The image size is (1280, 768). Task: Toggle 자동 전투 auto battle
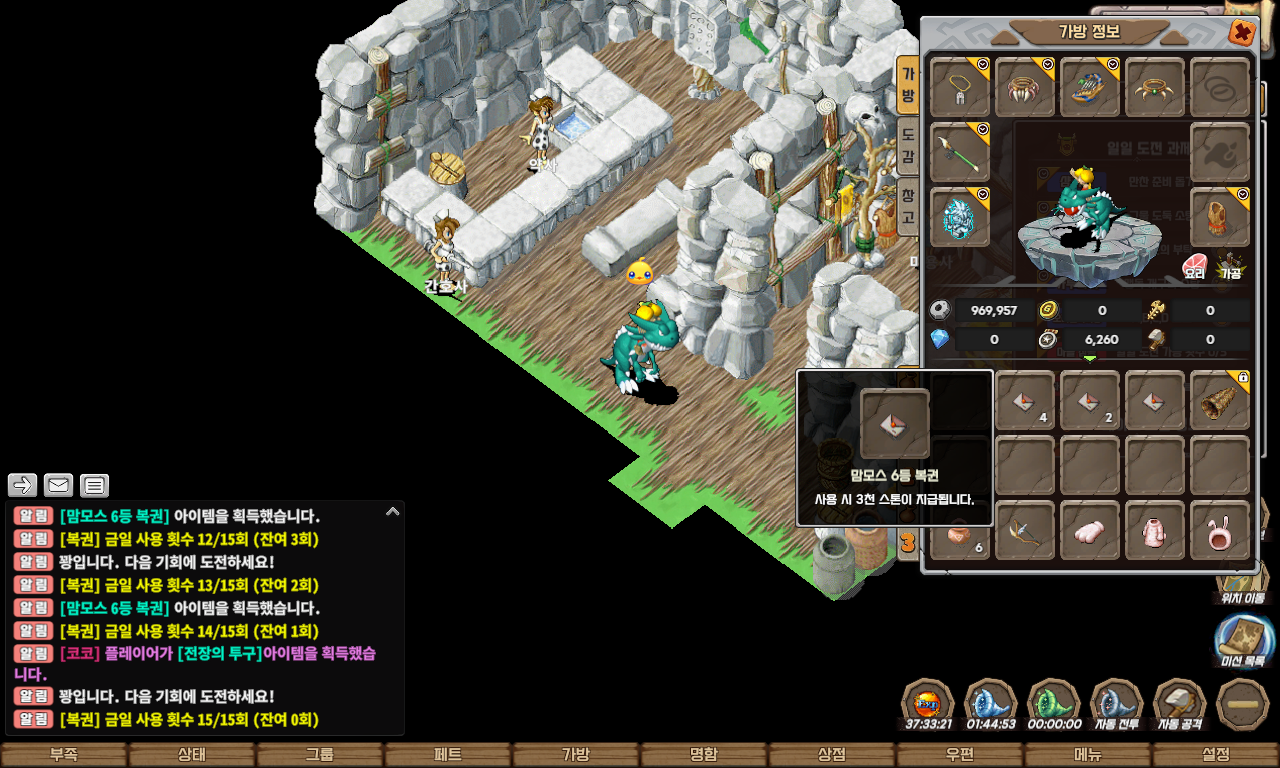pos(1117,706)
